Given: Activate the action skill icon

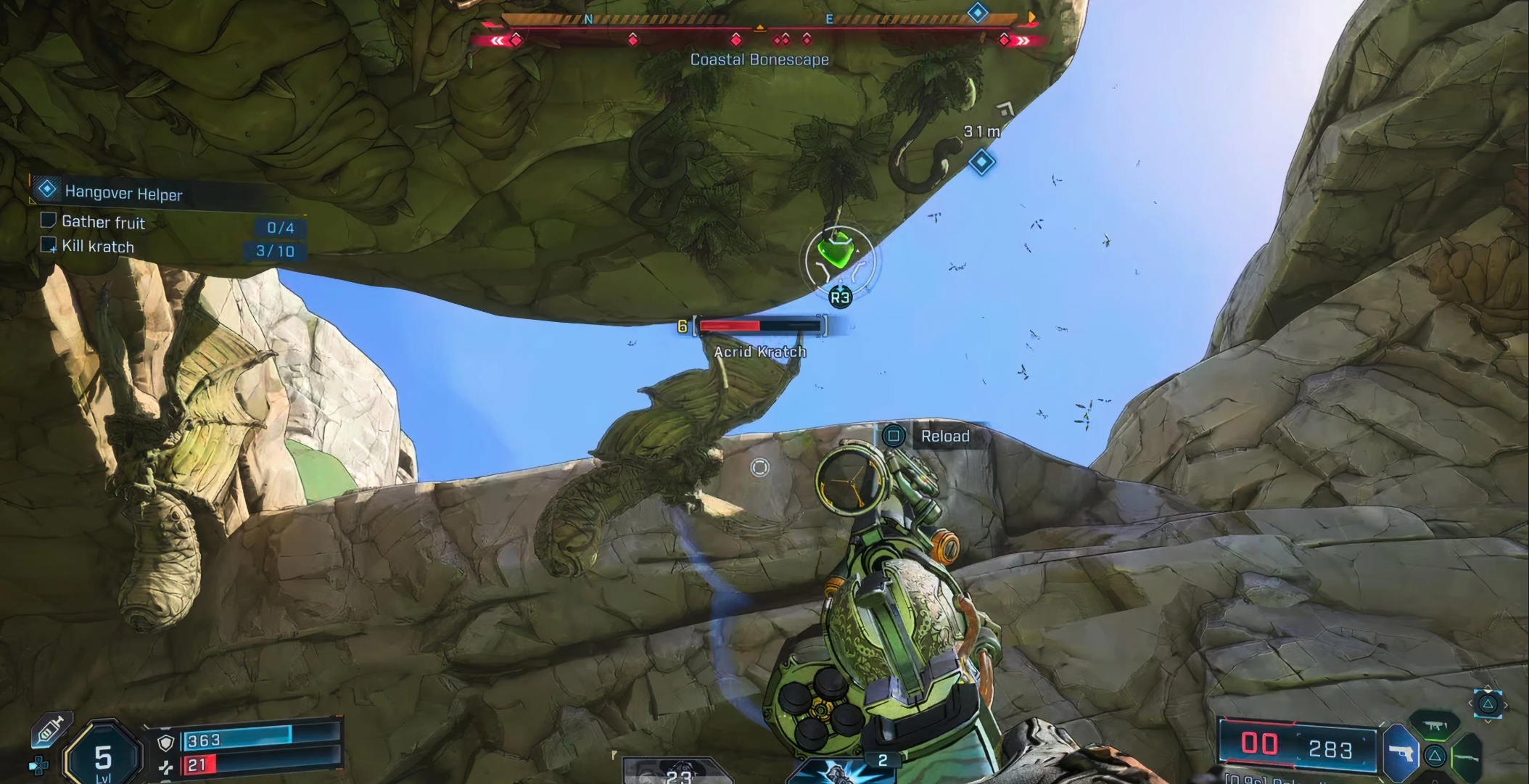Looking at the screenshot, I should pos(841,770).
